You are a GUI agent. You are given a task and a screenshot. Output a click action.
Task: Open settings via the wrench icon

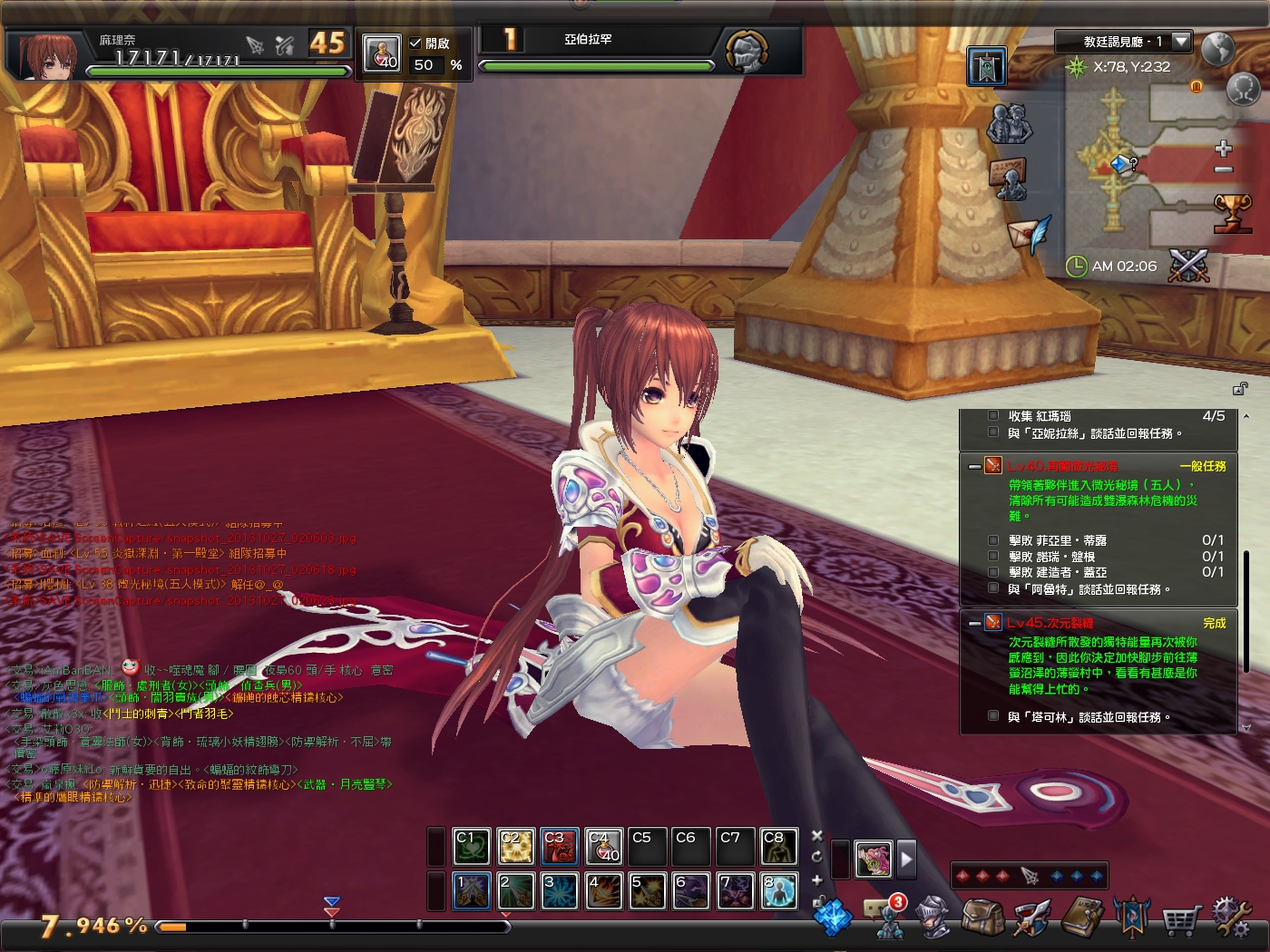(1231, 918)
